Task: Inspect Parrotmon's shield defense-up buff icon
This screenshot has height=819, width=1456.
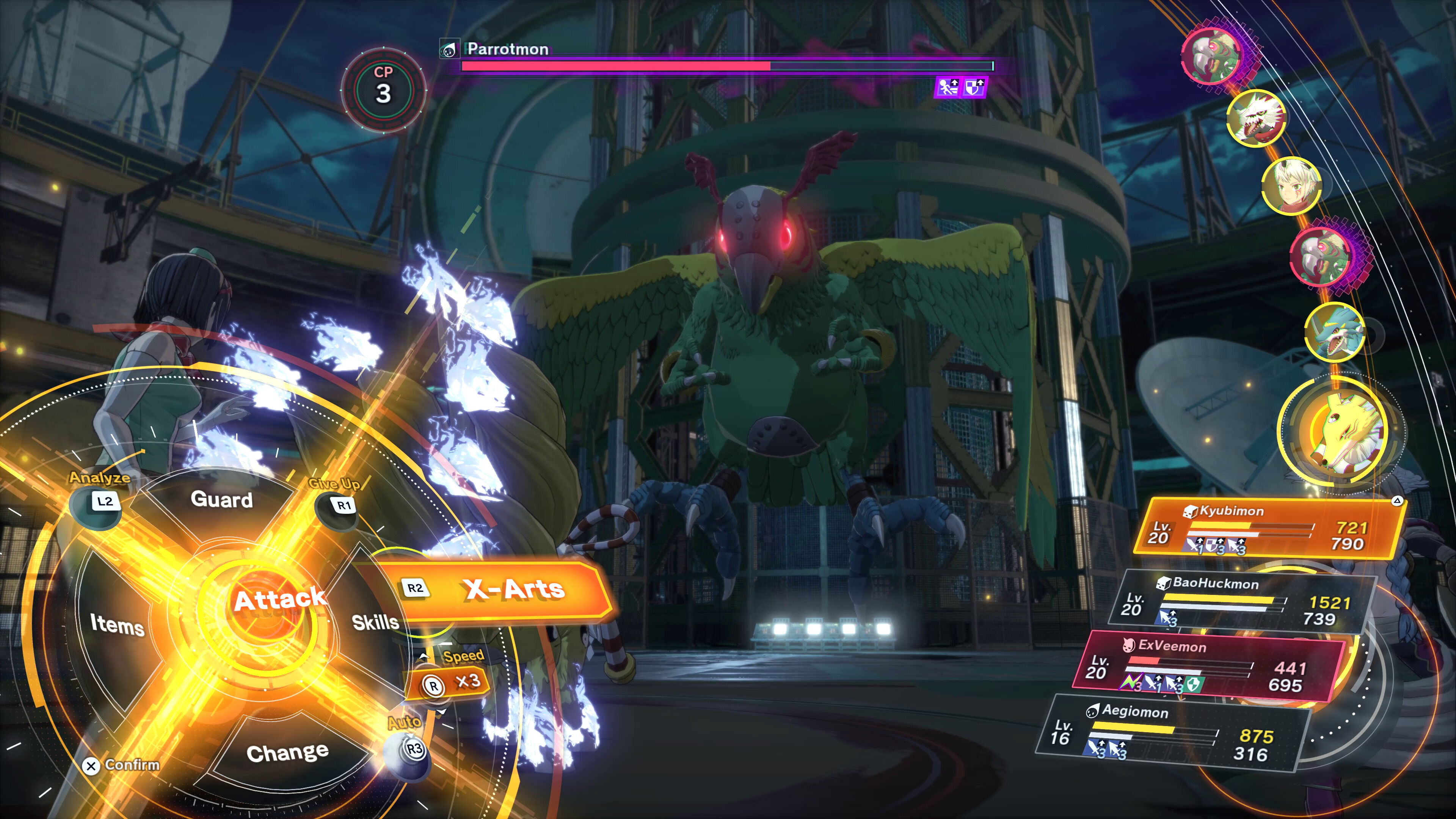Action: [974, 88]
